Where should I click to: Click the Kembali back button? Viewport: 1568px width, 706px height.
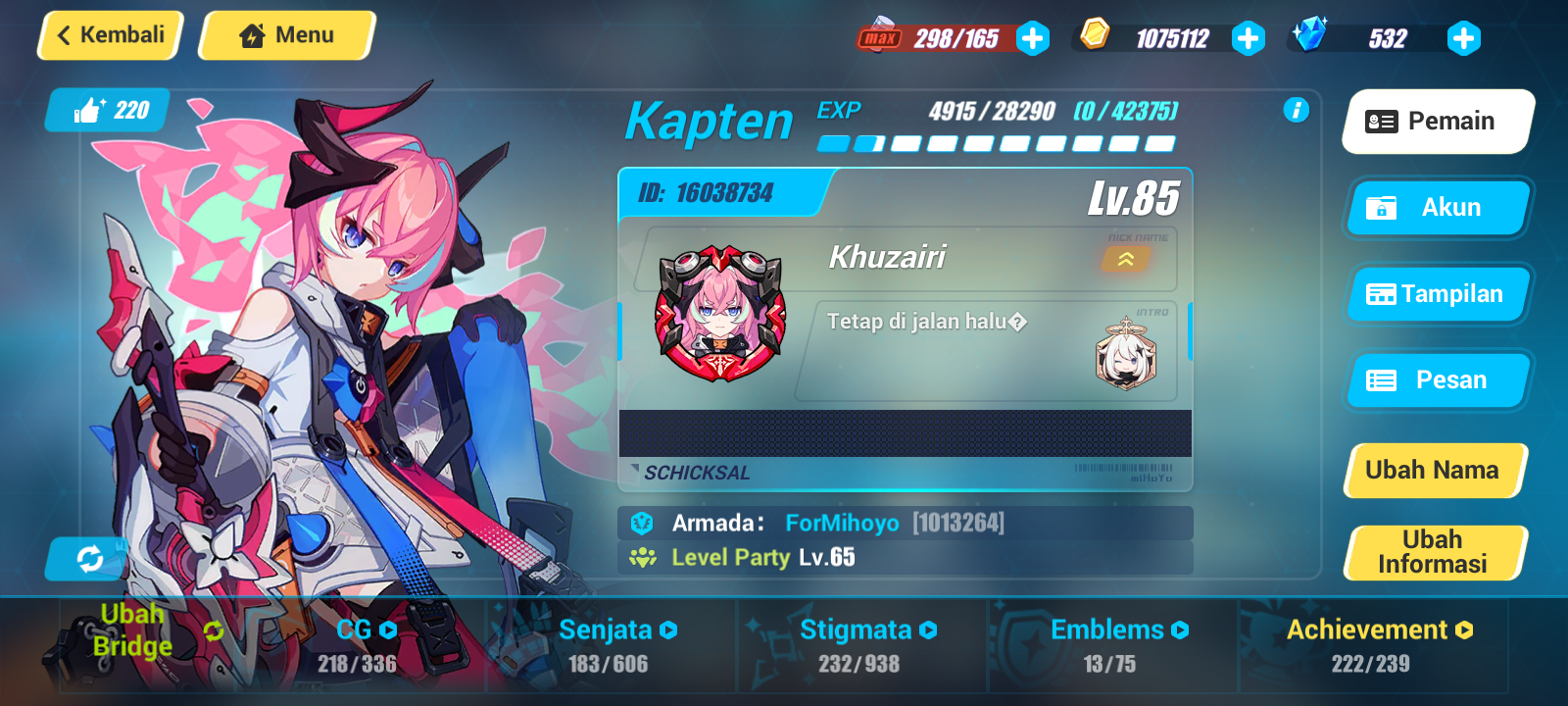coord(109,34)
